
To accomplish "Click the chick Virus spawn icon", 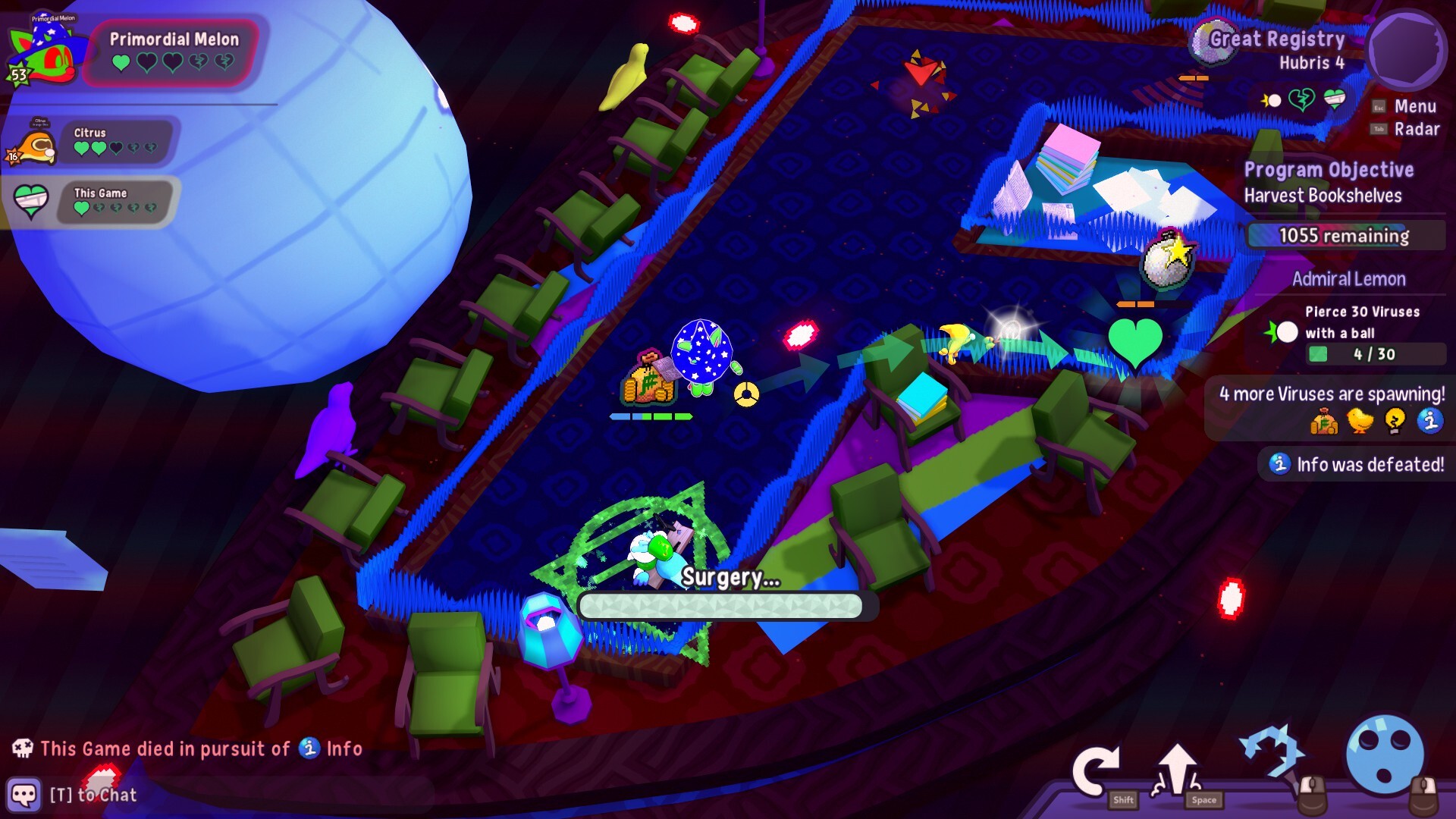I will (1360, 420).
